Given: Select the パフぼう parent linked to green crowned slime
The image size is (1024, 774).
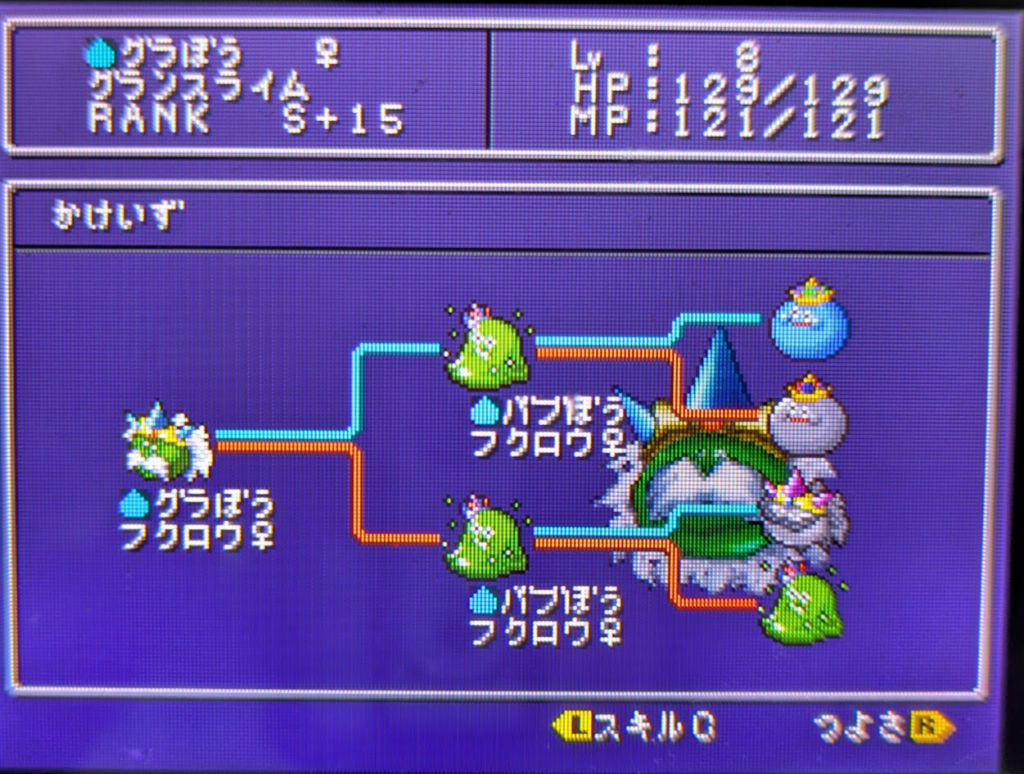Looking at the screenshot, I should coord(487,540).
